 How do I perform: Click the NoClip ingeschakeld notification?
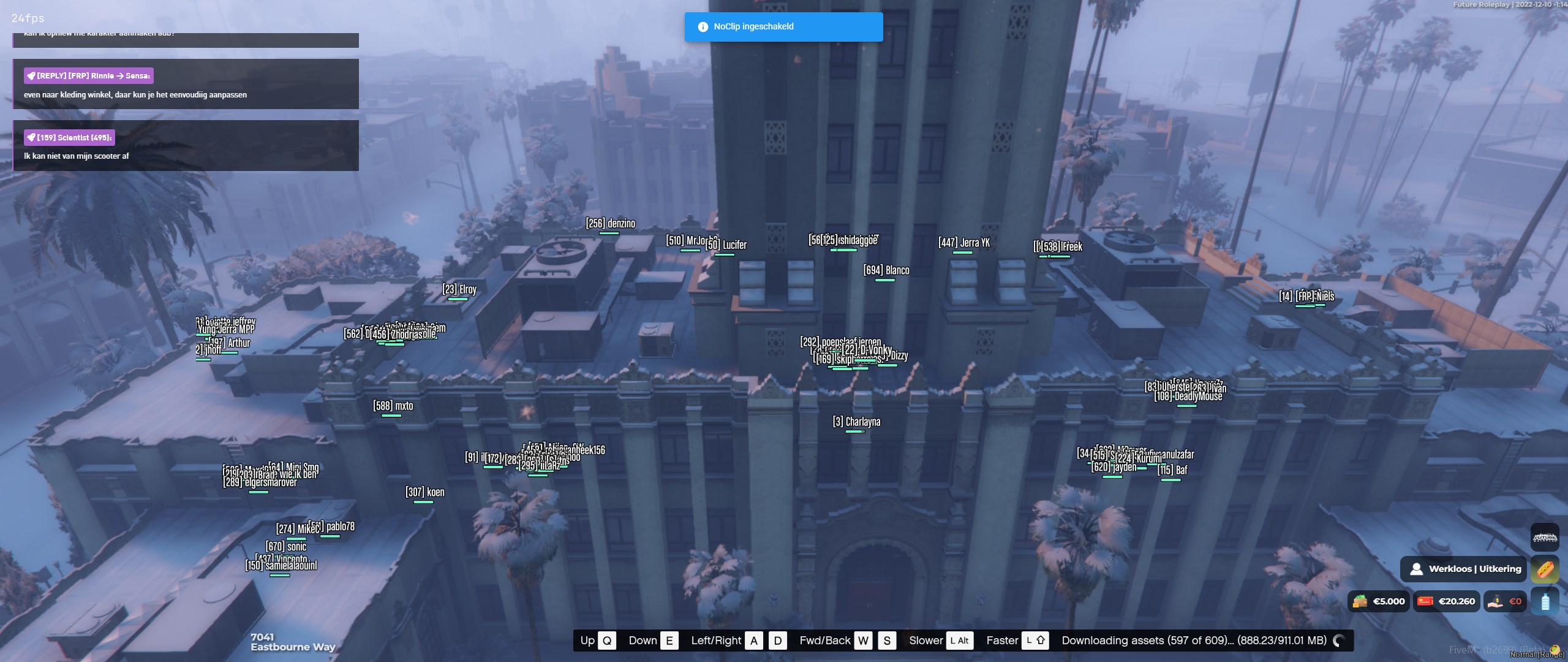tap(783, 27)
